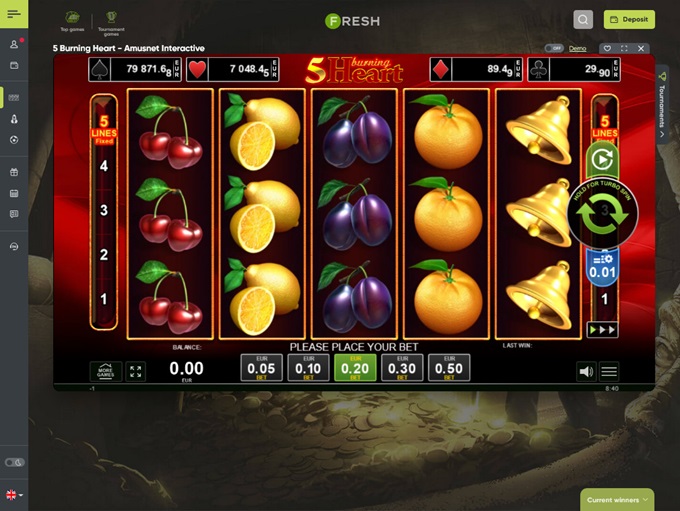The width and height of the screenshot is (680, 511).
Task: Choose the highlighted EUR 0.20 bet
Action: [355, 367]
